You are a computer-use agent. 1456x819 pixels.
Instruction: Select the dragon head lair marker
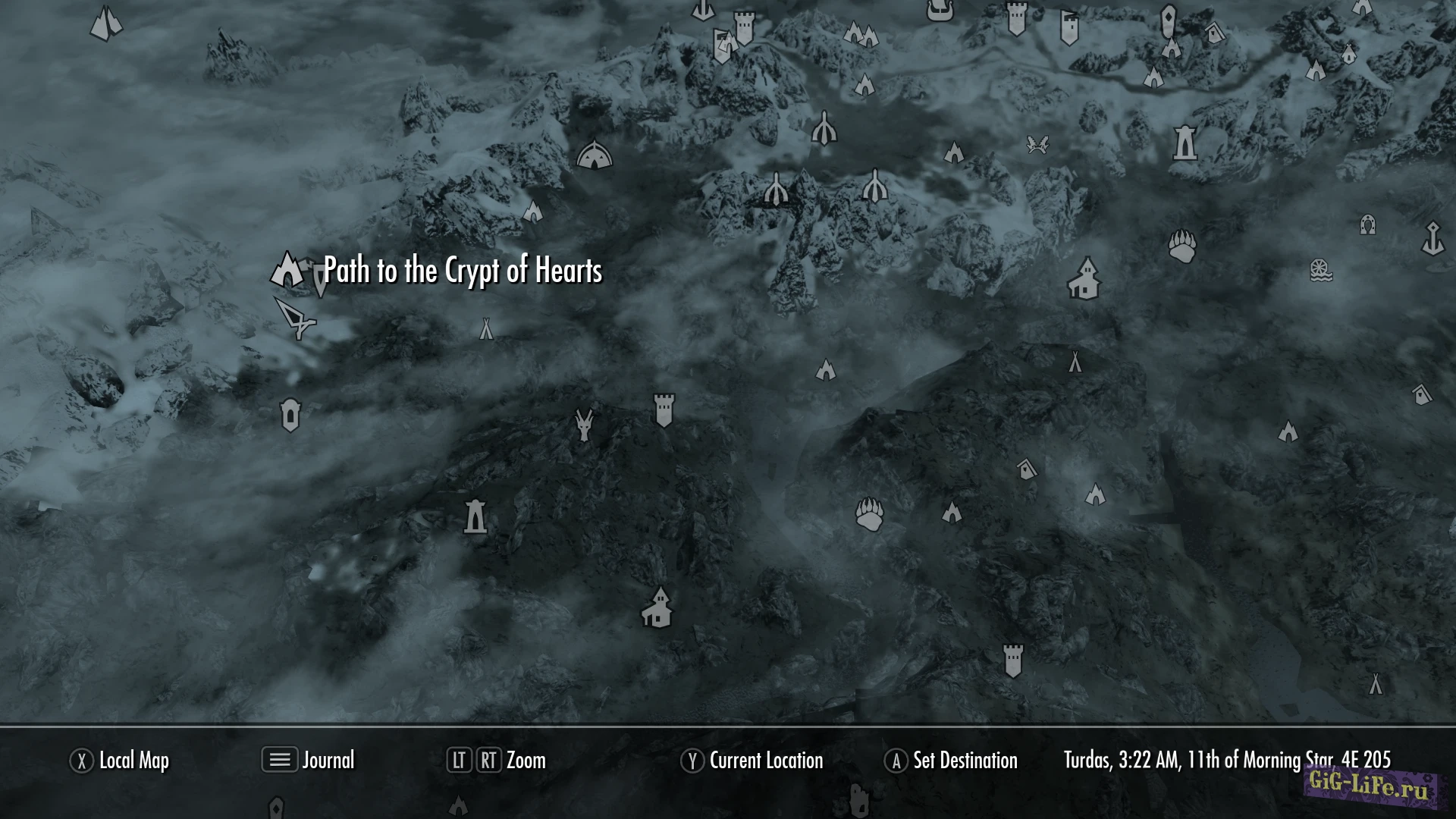[x=584, y=425]
